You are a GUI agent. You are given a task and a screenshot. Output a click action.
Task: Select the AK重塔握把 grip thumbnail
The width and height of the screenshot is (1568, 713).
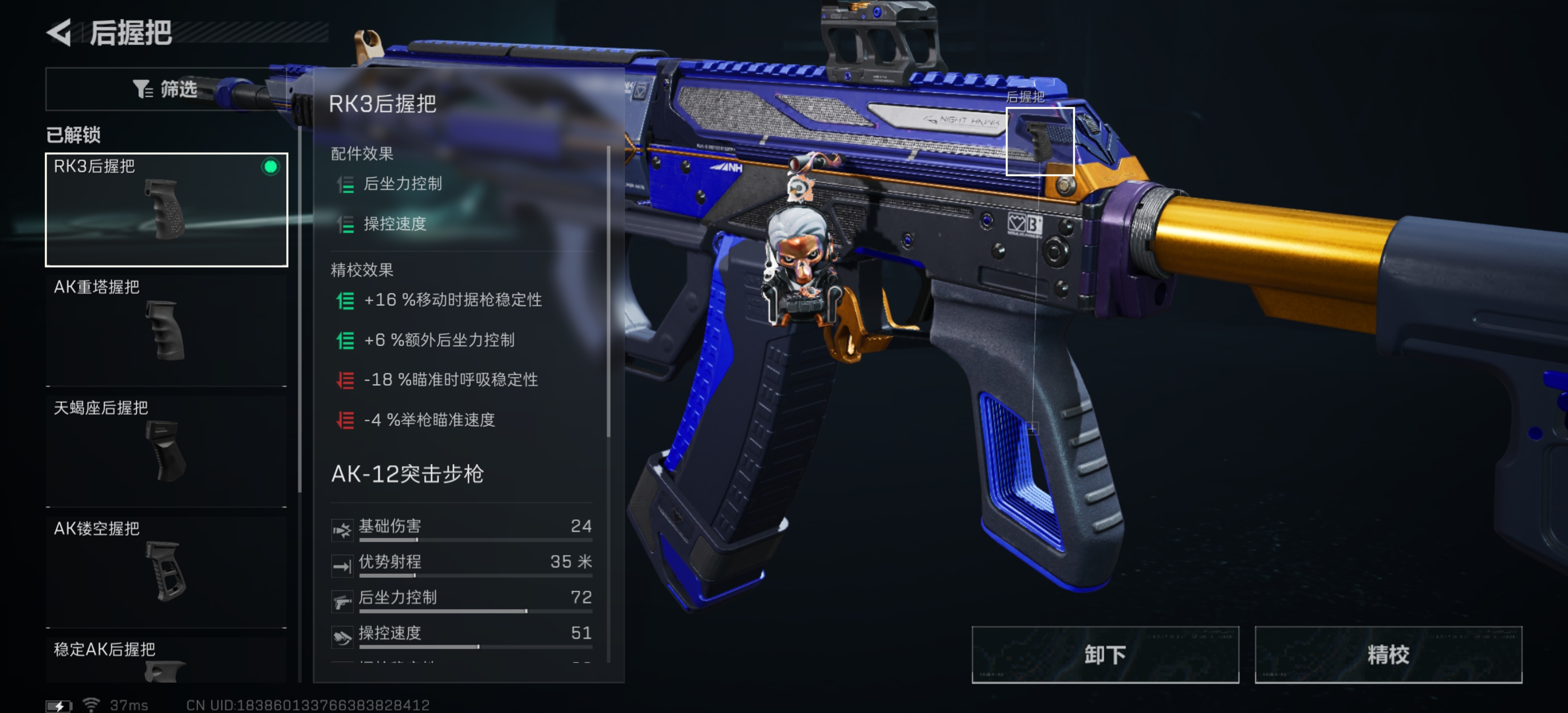pos(166,330)
